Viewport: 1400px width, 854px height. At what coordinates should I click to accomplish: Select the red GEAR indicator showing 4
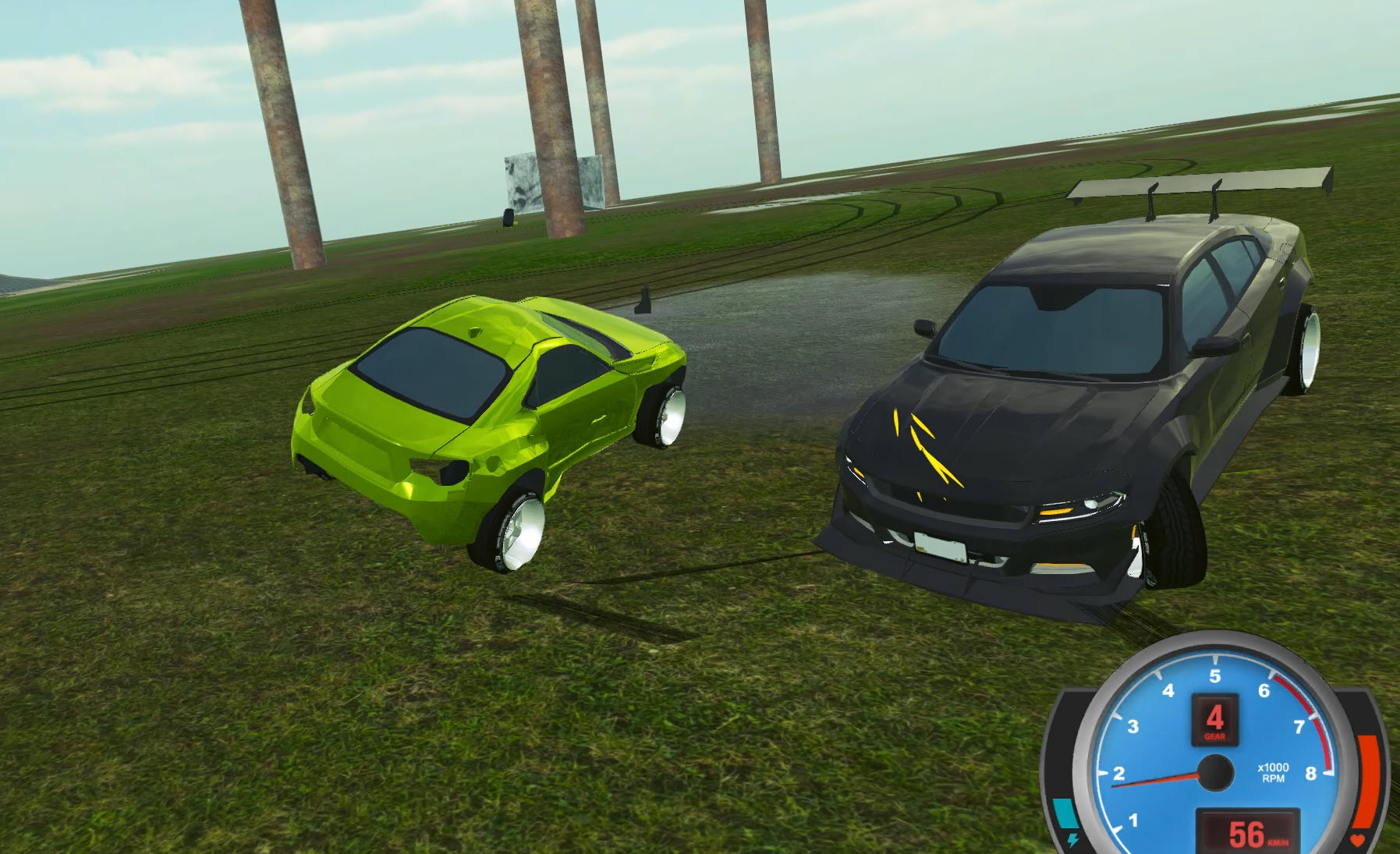coord(1216,720)
